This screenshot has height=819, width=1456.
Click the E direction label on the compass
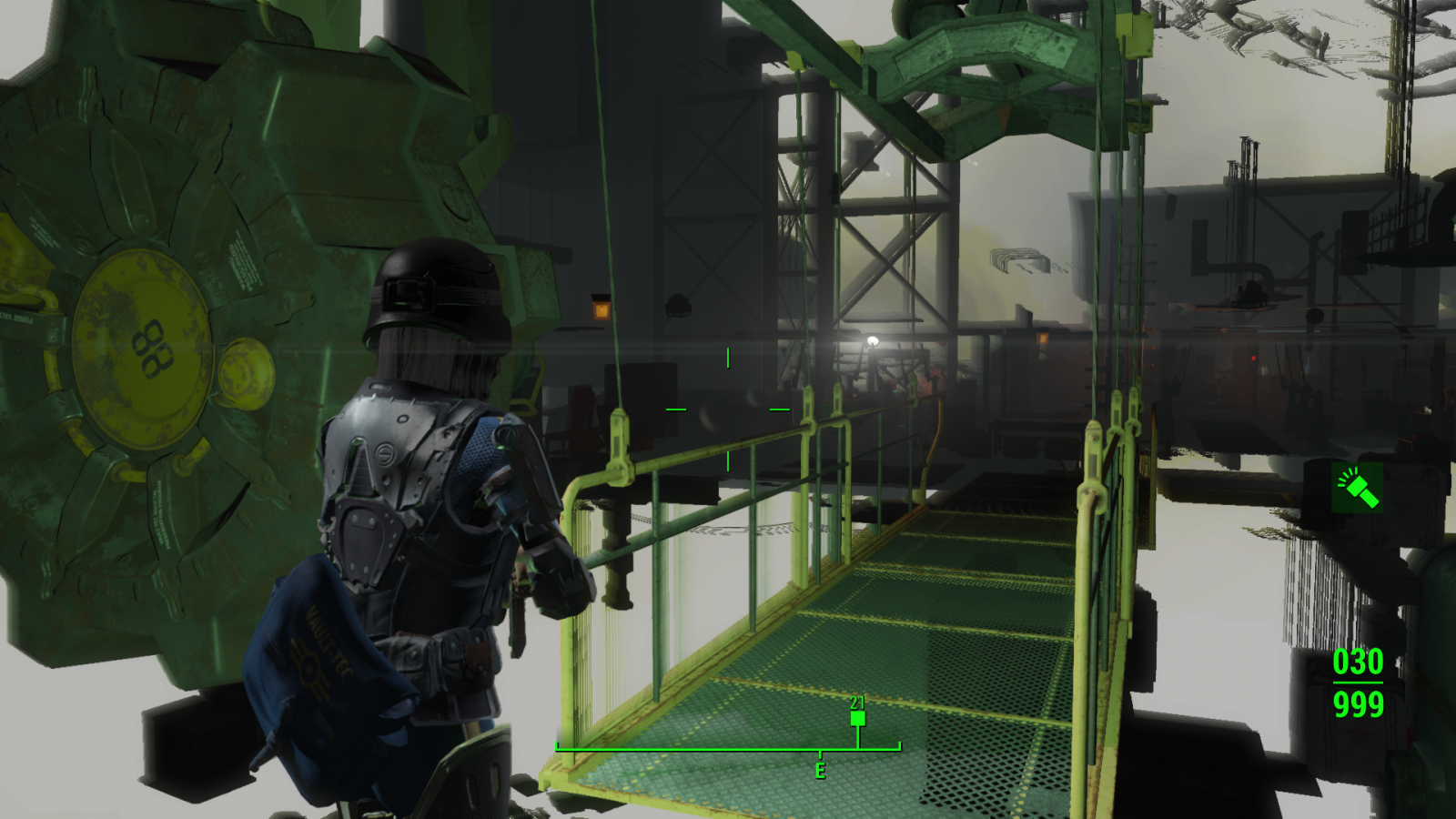tap(821, 767)
